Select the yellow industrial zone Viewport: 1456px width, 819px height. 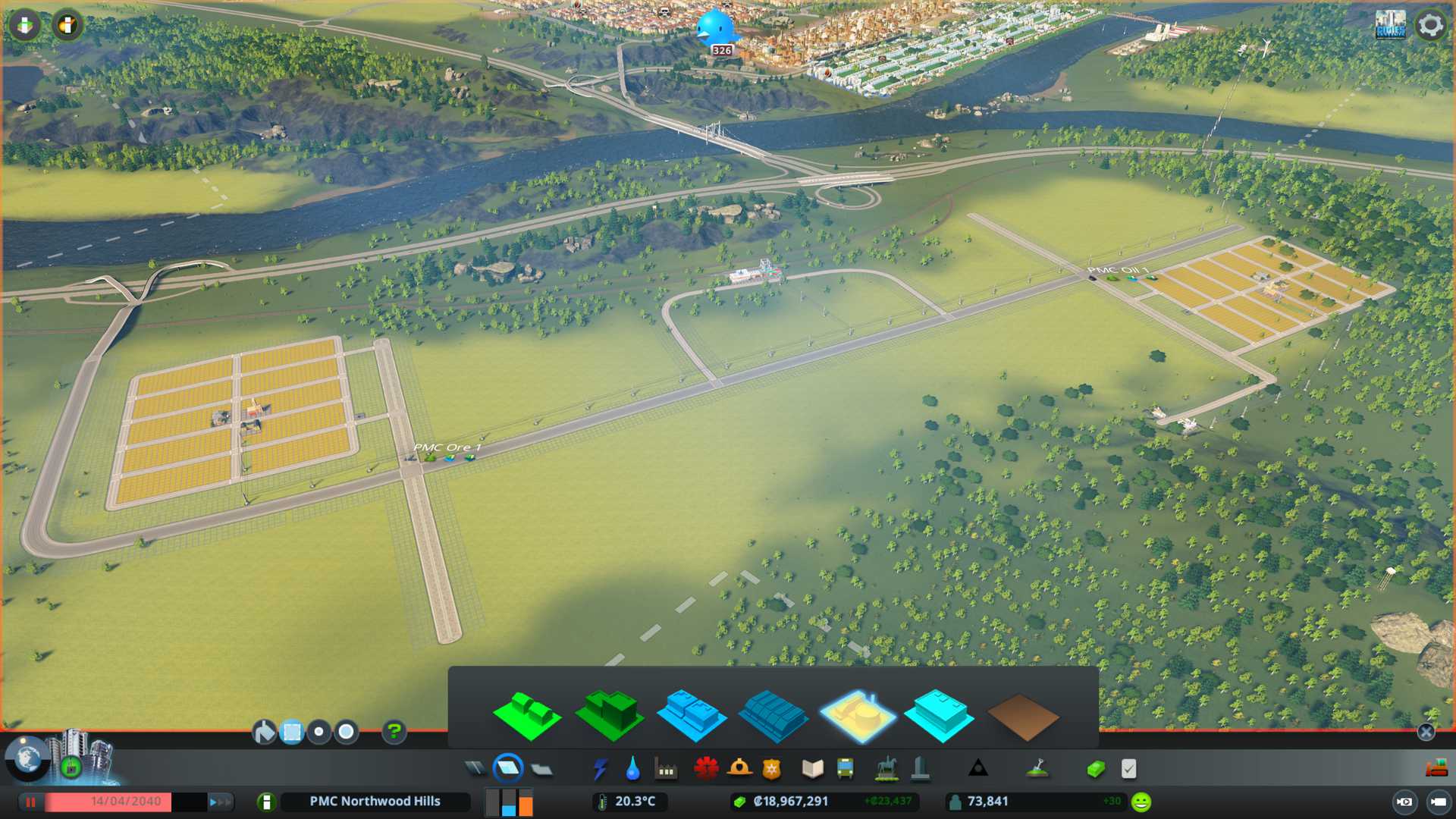point(858,715)
